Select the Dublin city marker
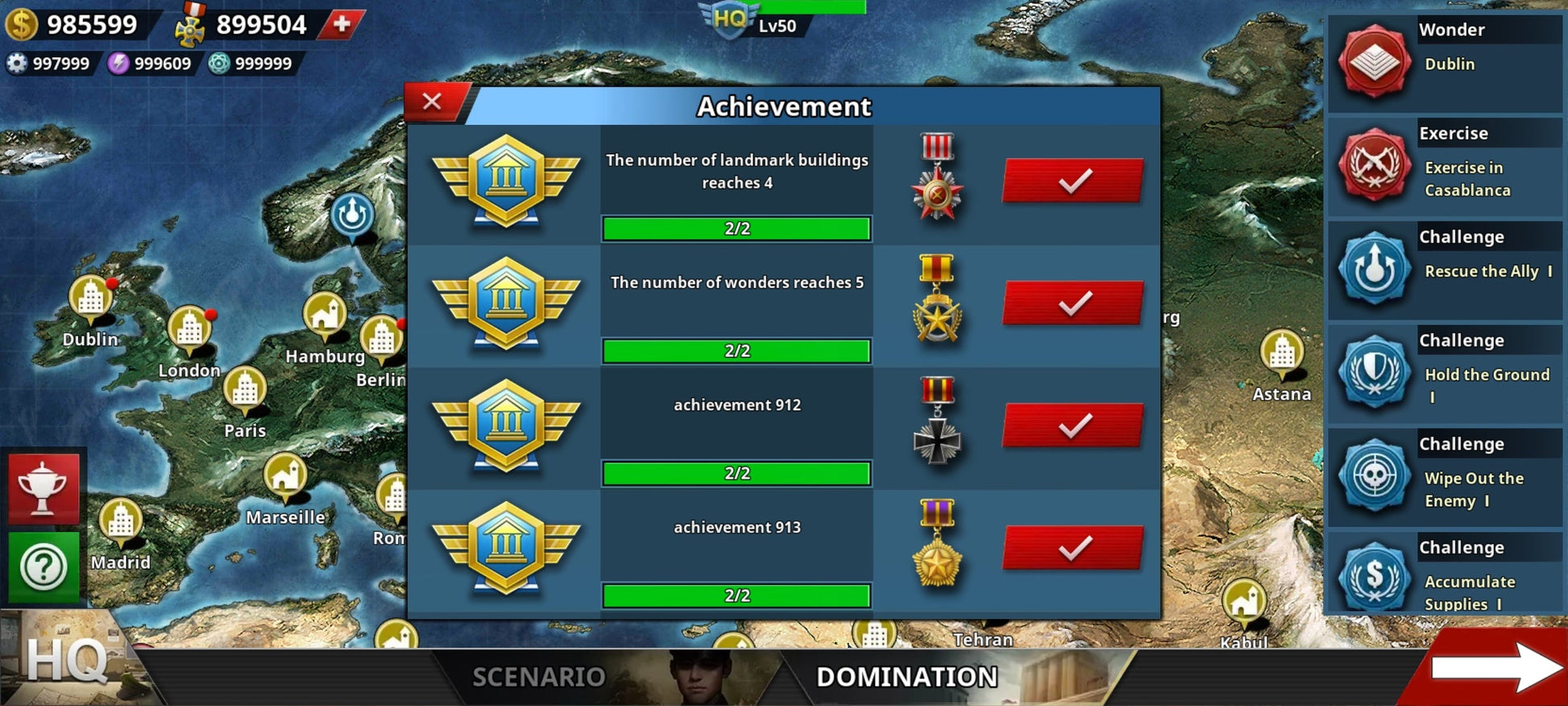 (x=90, y=300)
